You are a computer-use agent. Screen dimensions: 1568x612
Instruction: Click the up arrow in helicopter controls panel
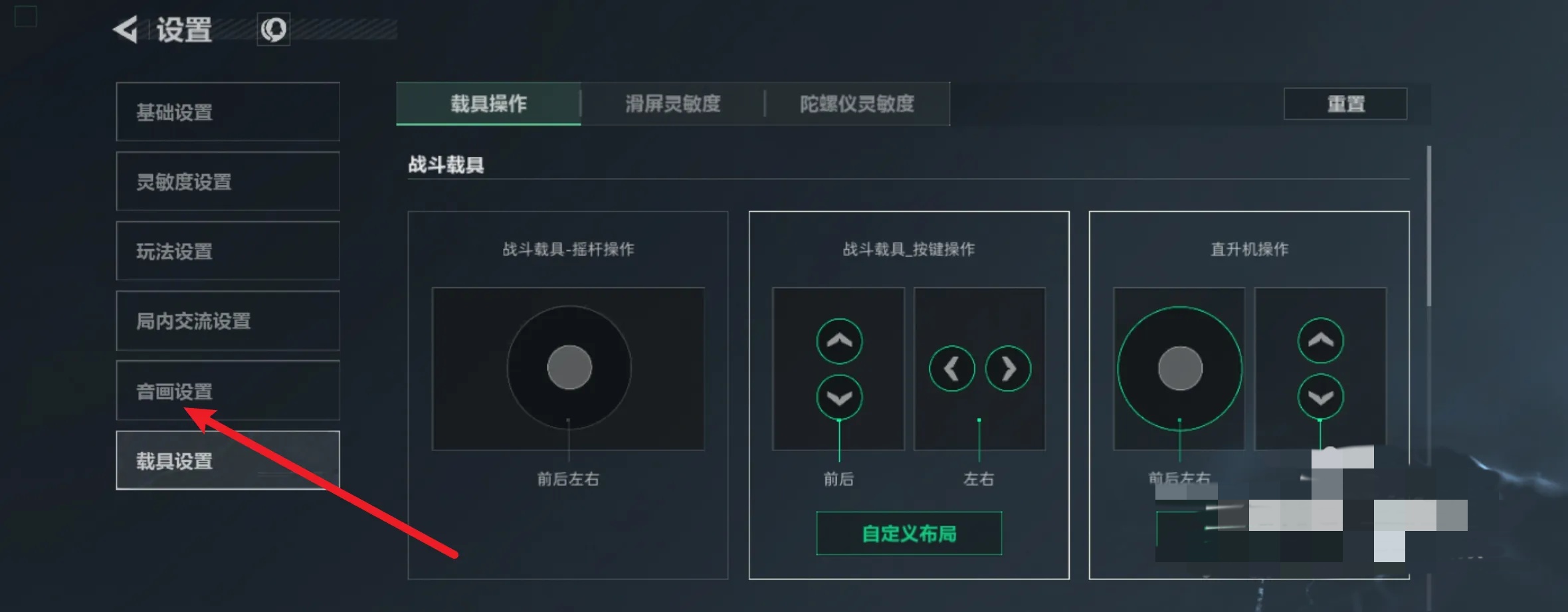pos(1321,341)
